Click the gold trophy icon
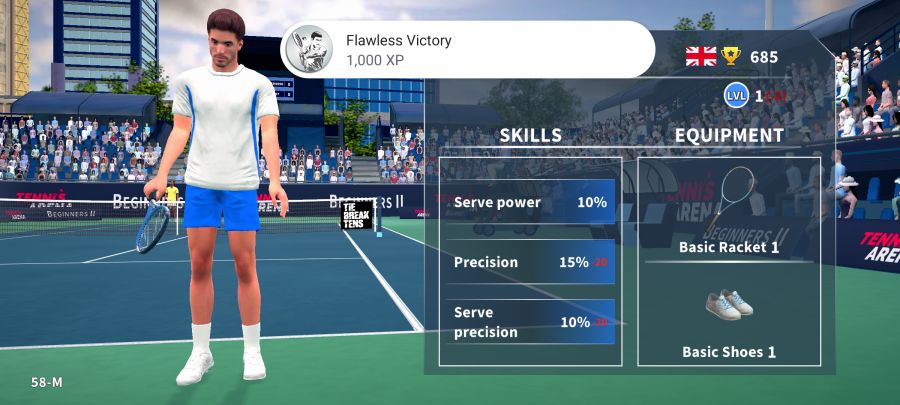Viewport: 900px width, 405px height. [x=733, y=57]
